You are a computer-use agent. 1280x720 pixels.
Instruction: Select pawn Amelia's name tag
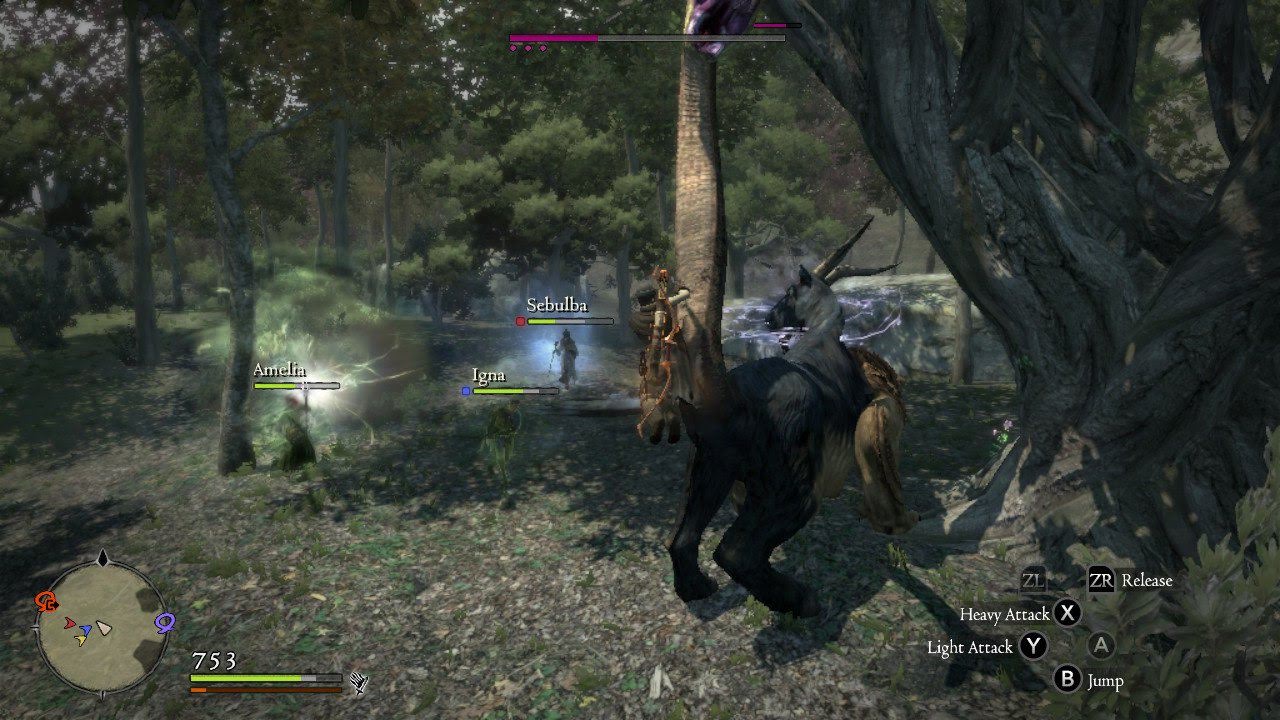point(280,370)
